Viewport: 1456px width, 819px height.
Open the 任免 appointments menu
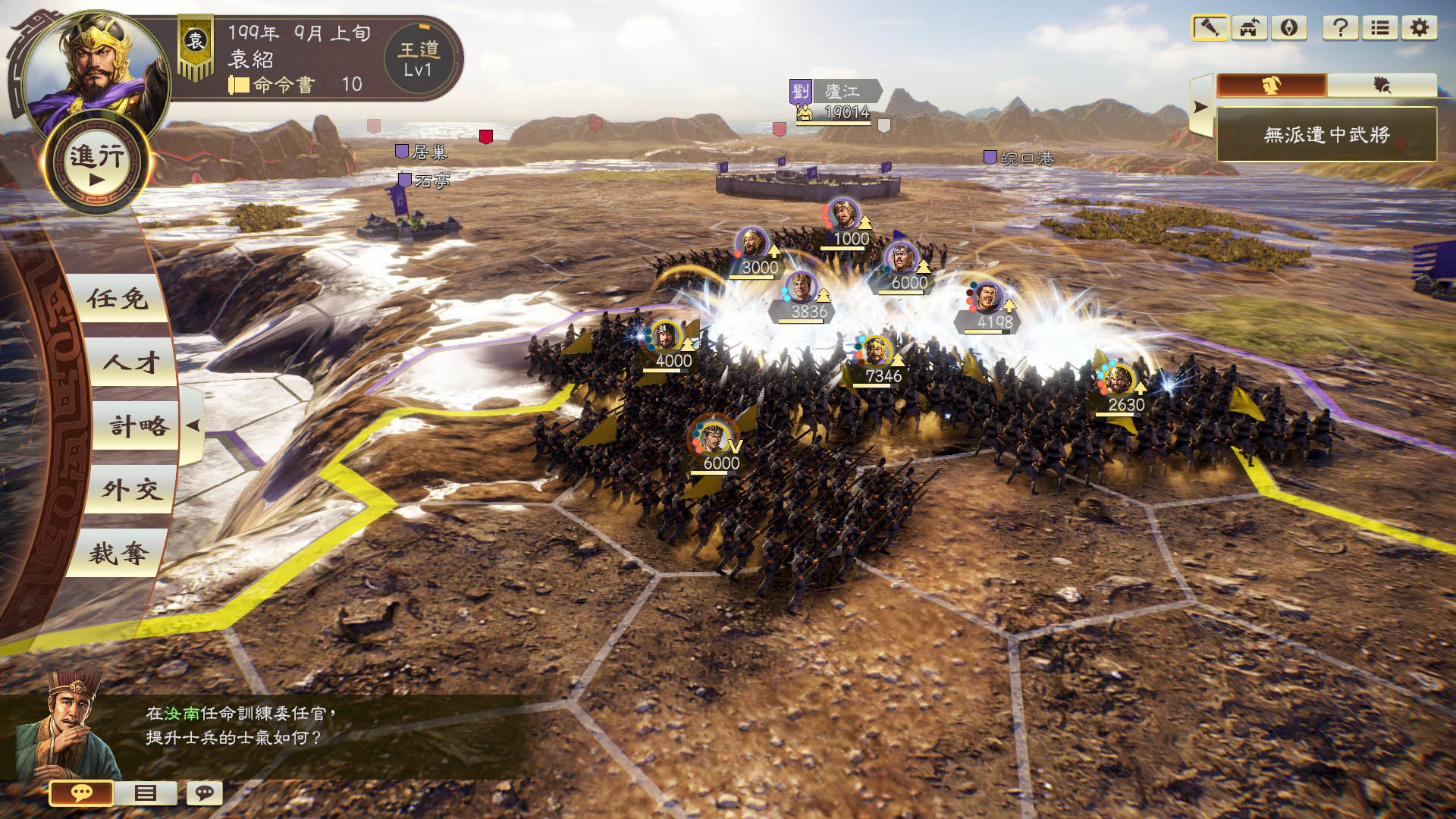[x=118, y=299]
